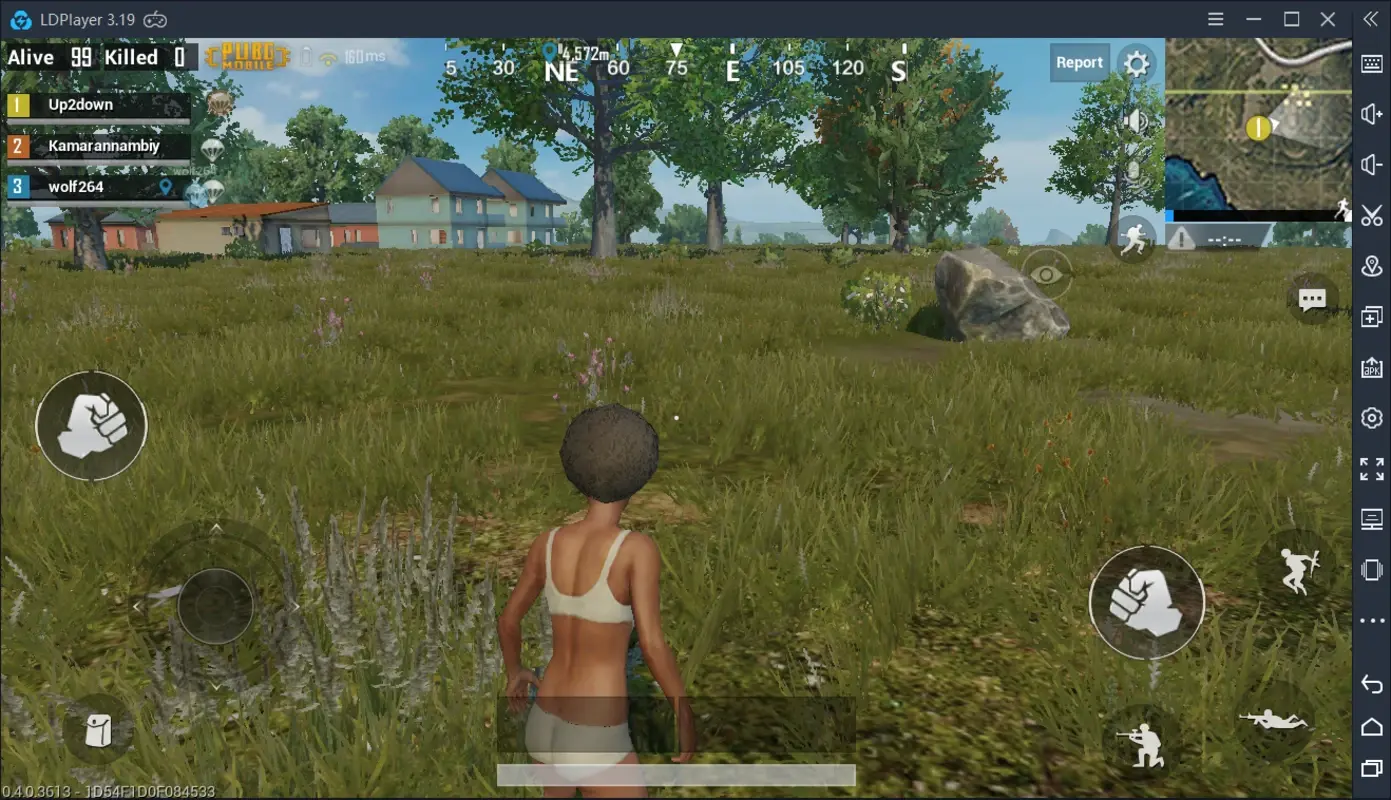
Task: Open the in-game chat bubble icon
Action: point(1311,299)
